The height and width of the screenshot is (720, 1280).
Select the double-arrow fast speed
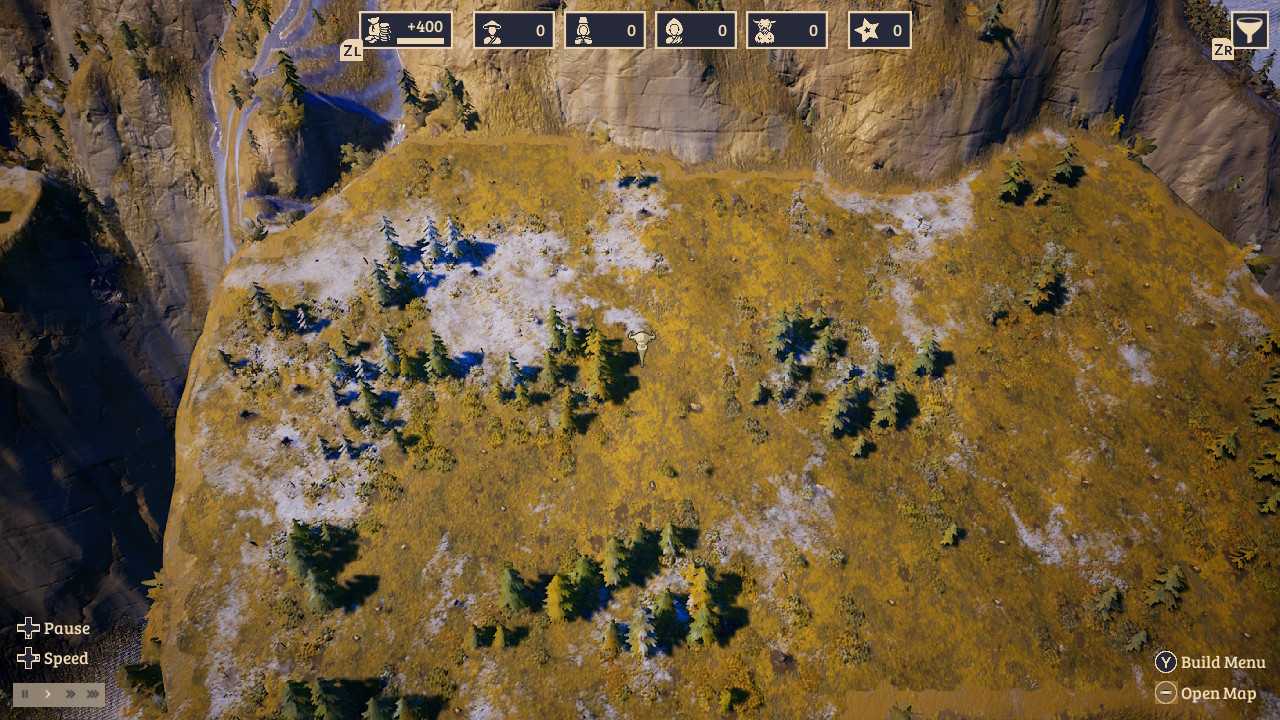tap(70, 693)
